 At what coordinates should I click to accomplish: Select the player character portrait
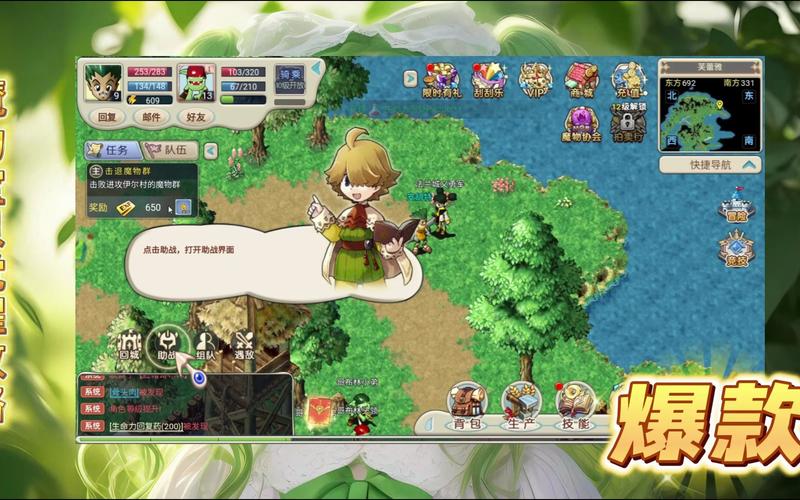[x=102, y=82]
